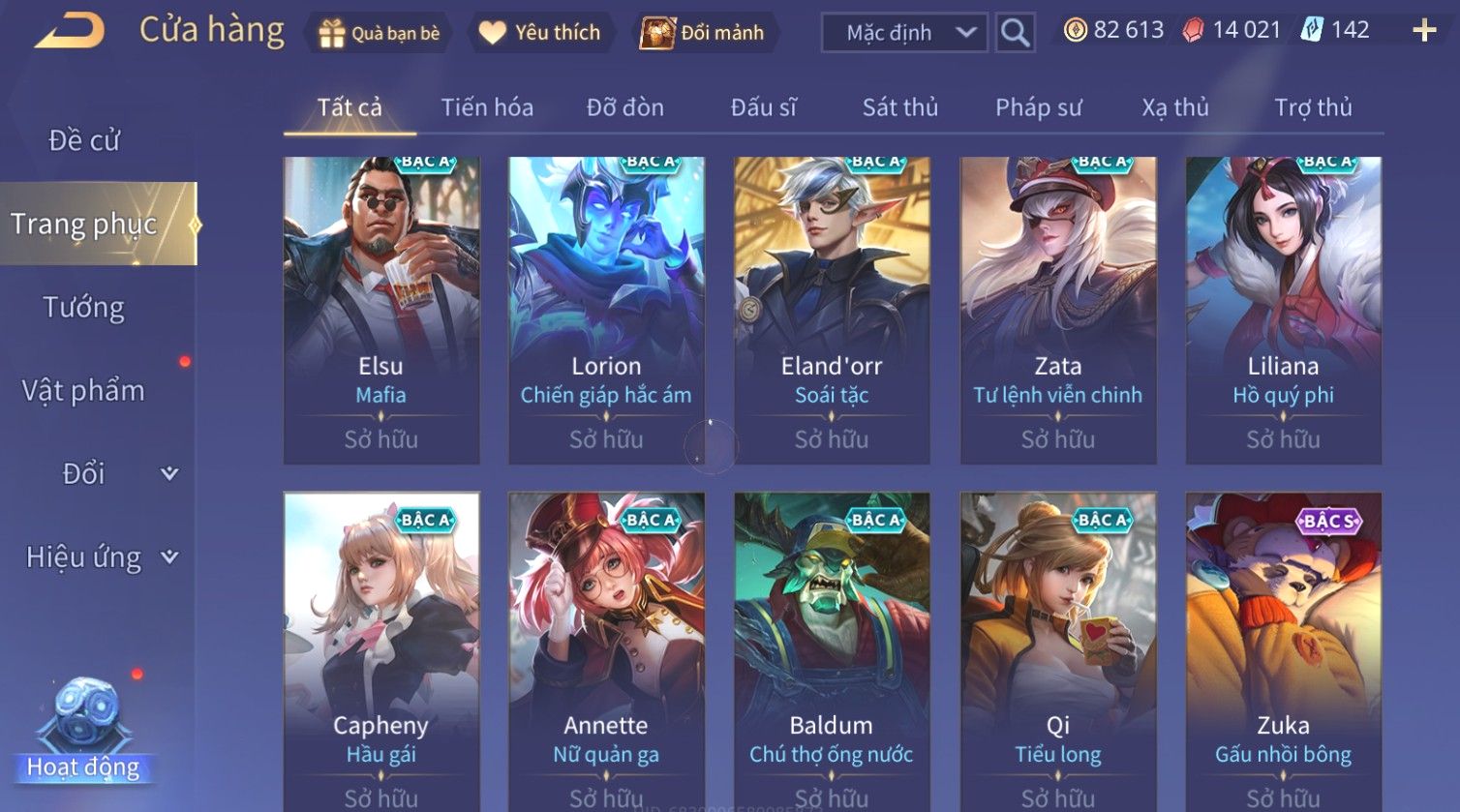The width and height of the screenshot is (1460, 812).
Task: Select Tướng in the side menu
Action: [84, 308]
